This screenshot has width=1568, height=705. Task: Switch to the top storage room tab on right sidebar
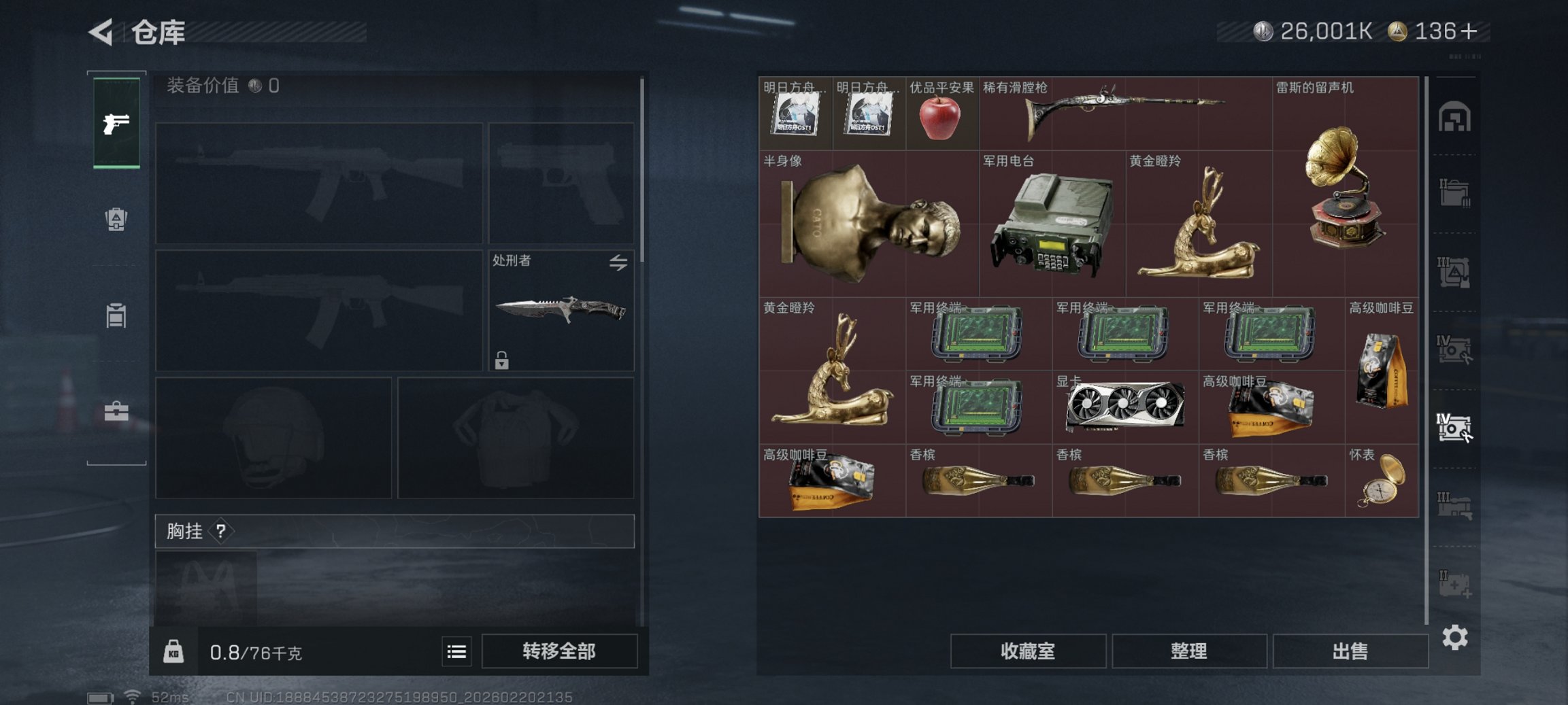pos(1456,117)
